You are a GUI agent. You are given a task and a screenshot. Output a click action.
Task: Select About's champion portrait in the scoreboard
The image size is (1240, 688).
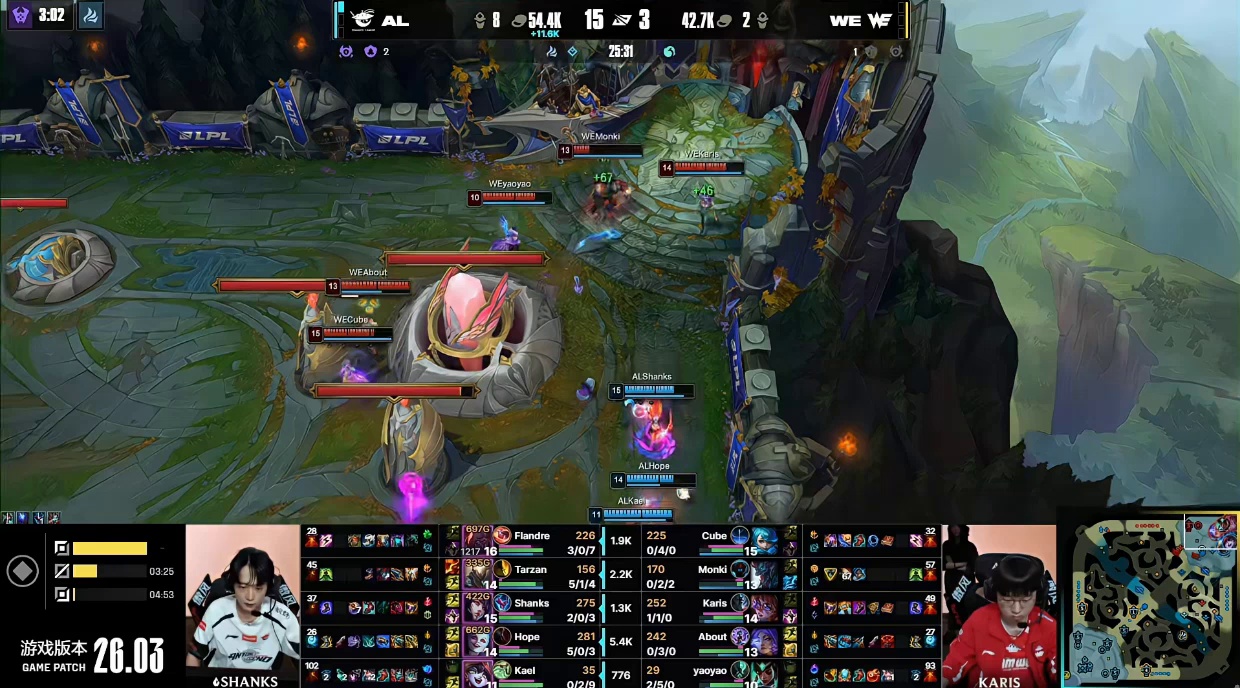(766, 641)
